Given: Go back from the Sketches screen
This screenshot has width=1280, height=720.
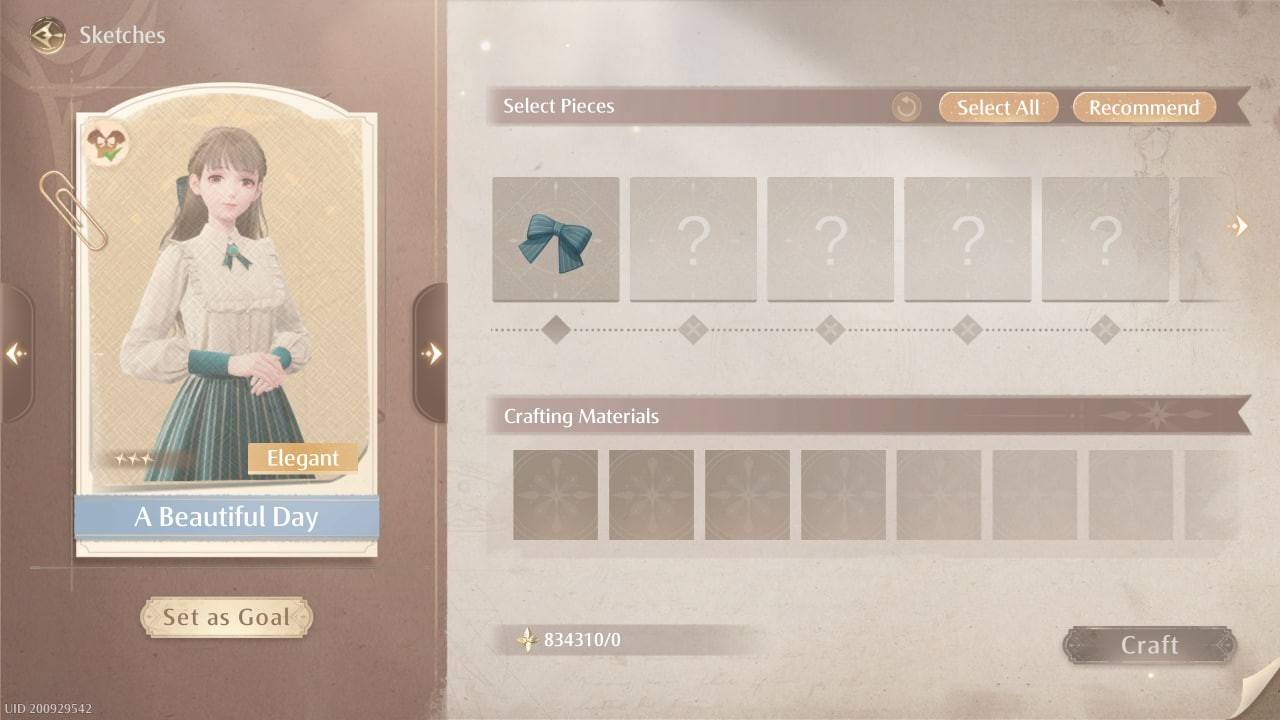Looking at the screenshot, I should click(x=47, y=36).
